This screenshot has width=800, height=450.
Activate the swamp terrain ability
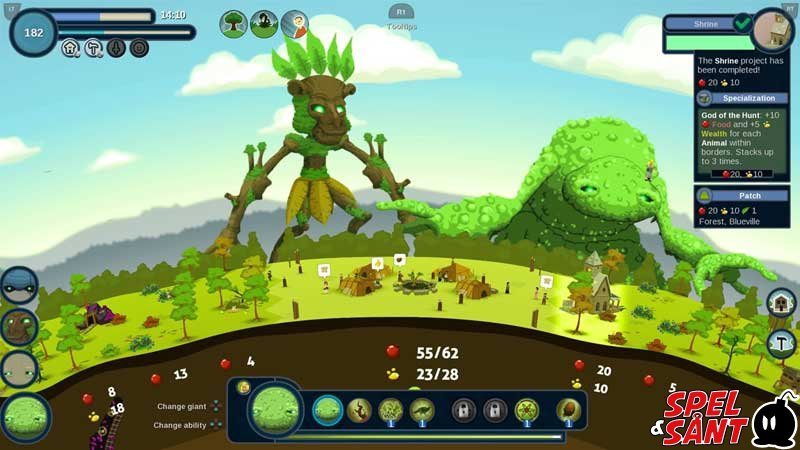328,409
